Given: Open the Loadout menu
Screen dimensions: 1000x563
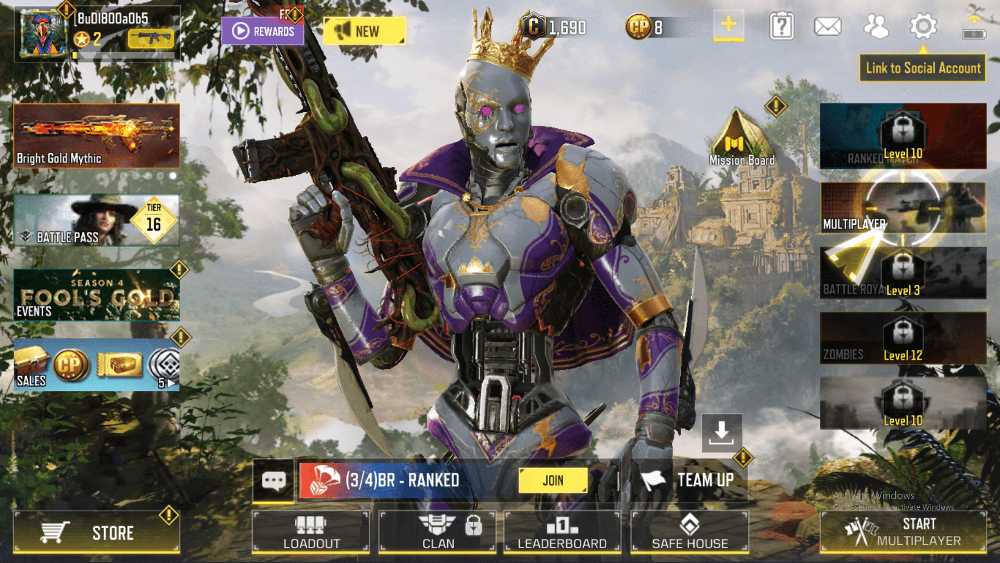Looking at the screenshot, I should click(x=311, y=532).
